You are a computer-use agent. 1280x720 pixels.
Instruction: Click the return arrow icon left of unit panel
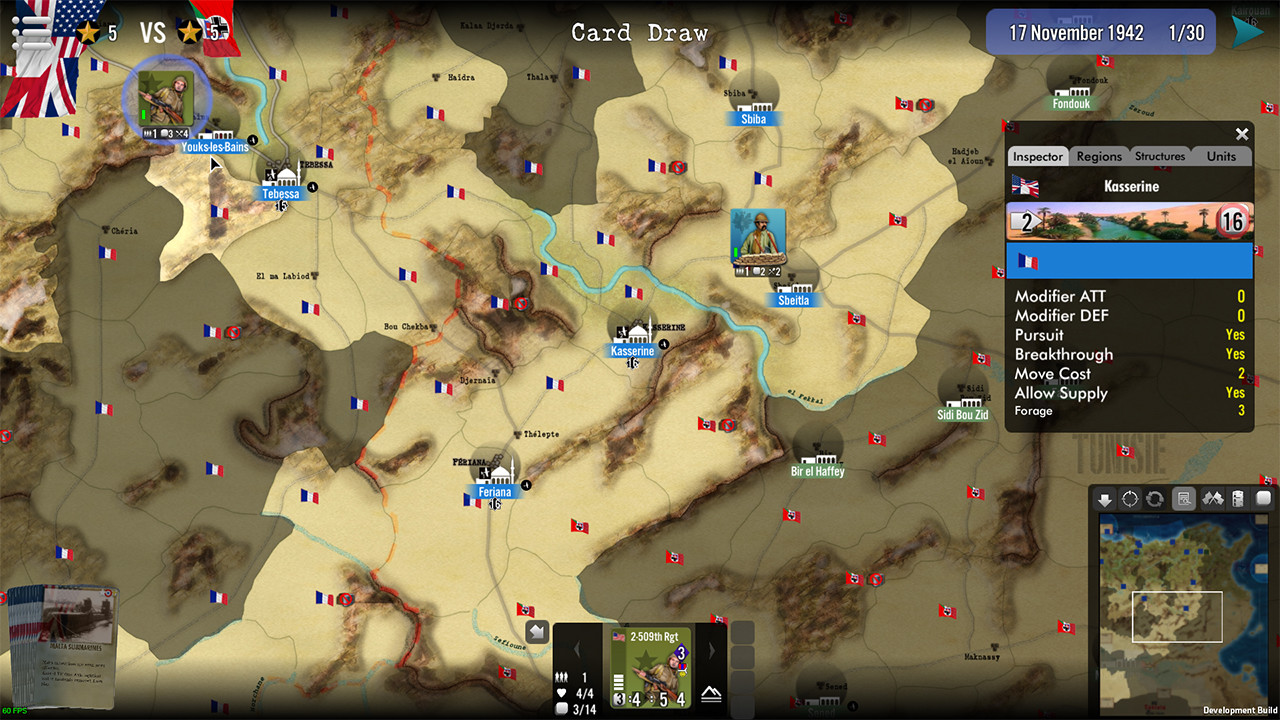coord(536,630)
